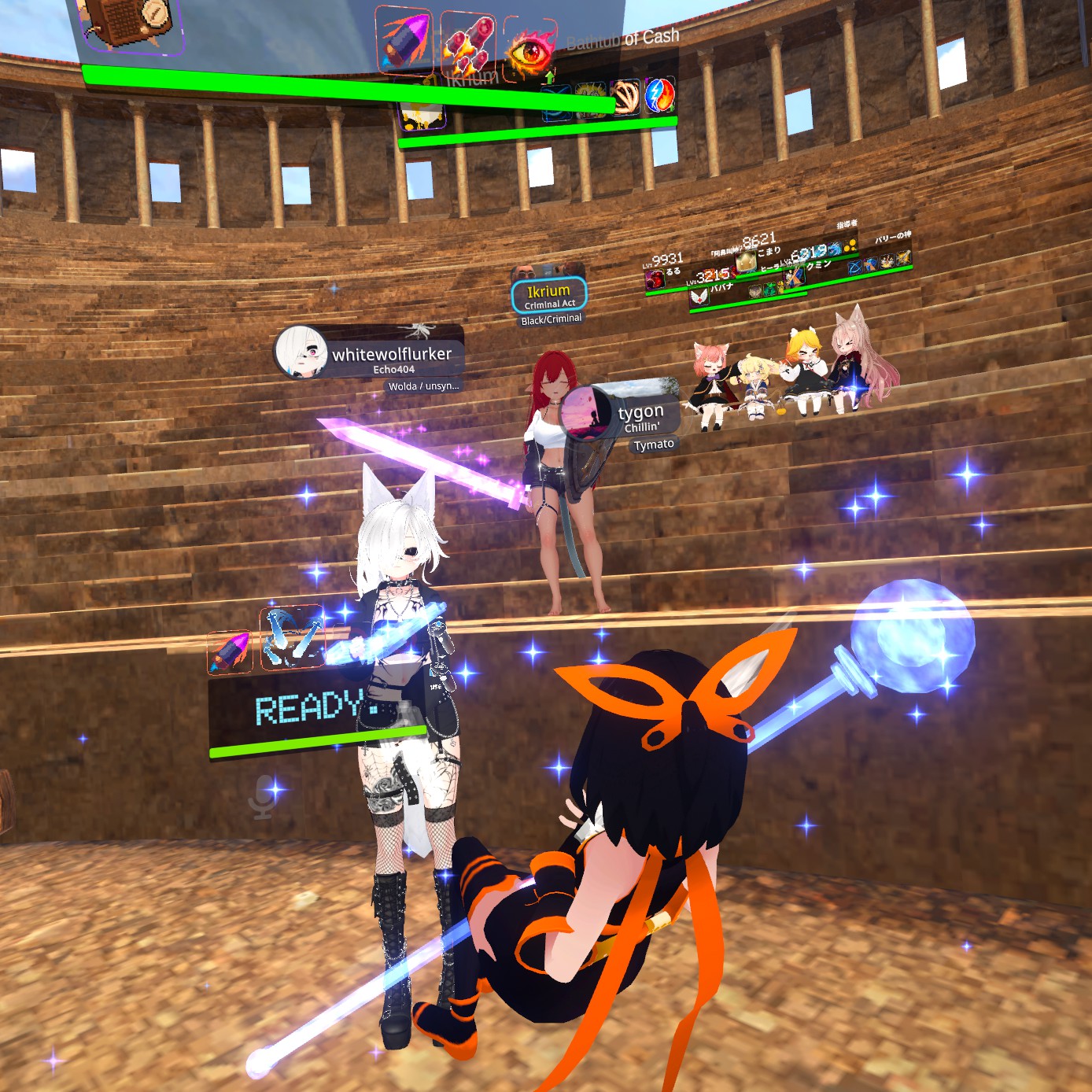Click the red demon avatar icon by るる
The height and width of the screenshot is (1092, 1092).
pyautogui.click(x=655, y=279)
